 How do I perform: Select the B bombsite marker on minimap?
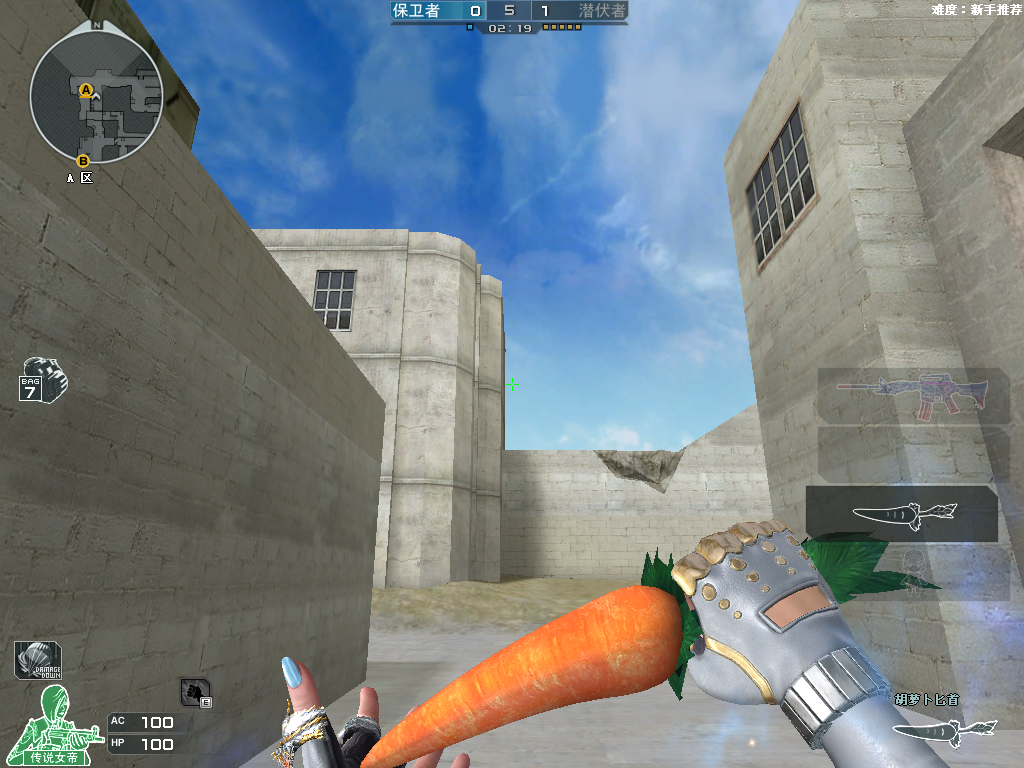[x=83, y=160]
